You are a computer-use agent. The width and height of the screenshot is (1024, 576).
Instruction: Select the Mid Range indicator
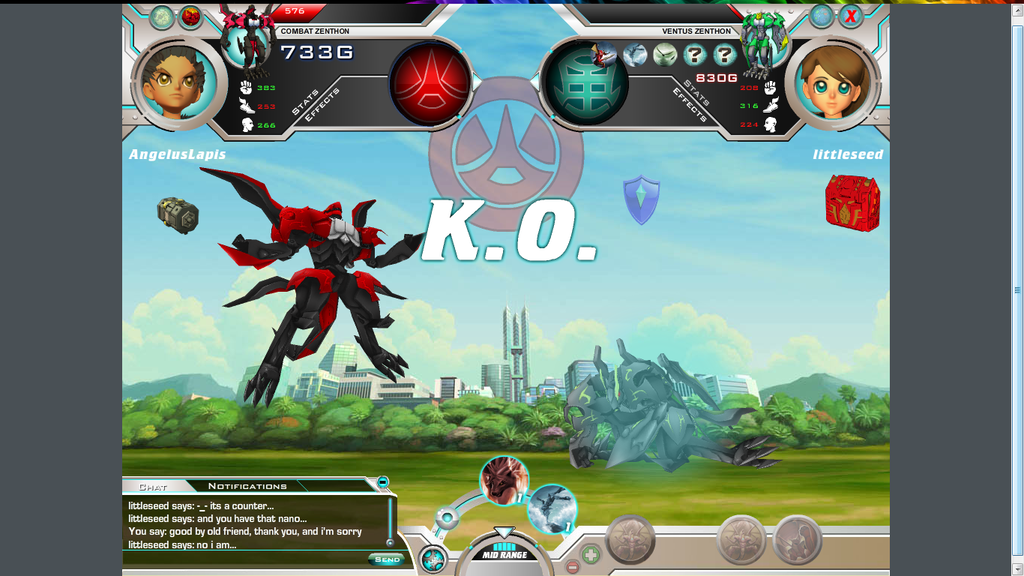[x=504, y=554]
